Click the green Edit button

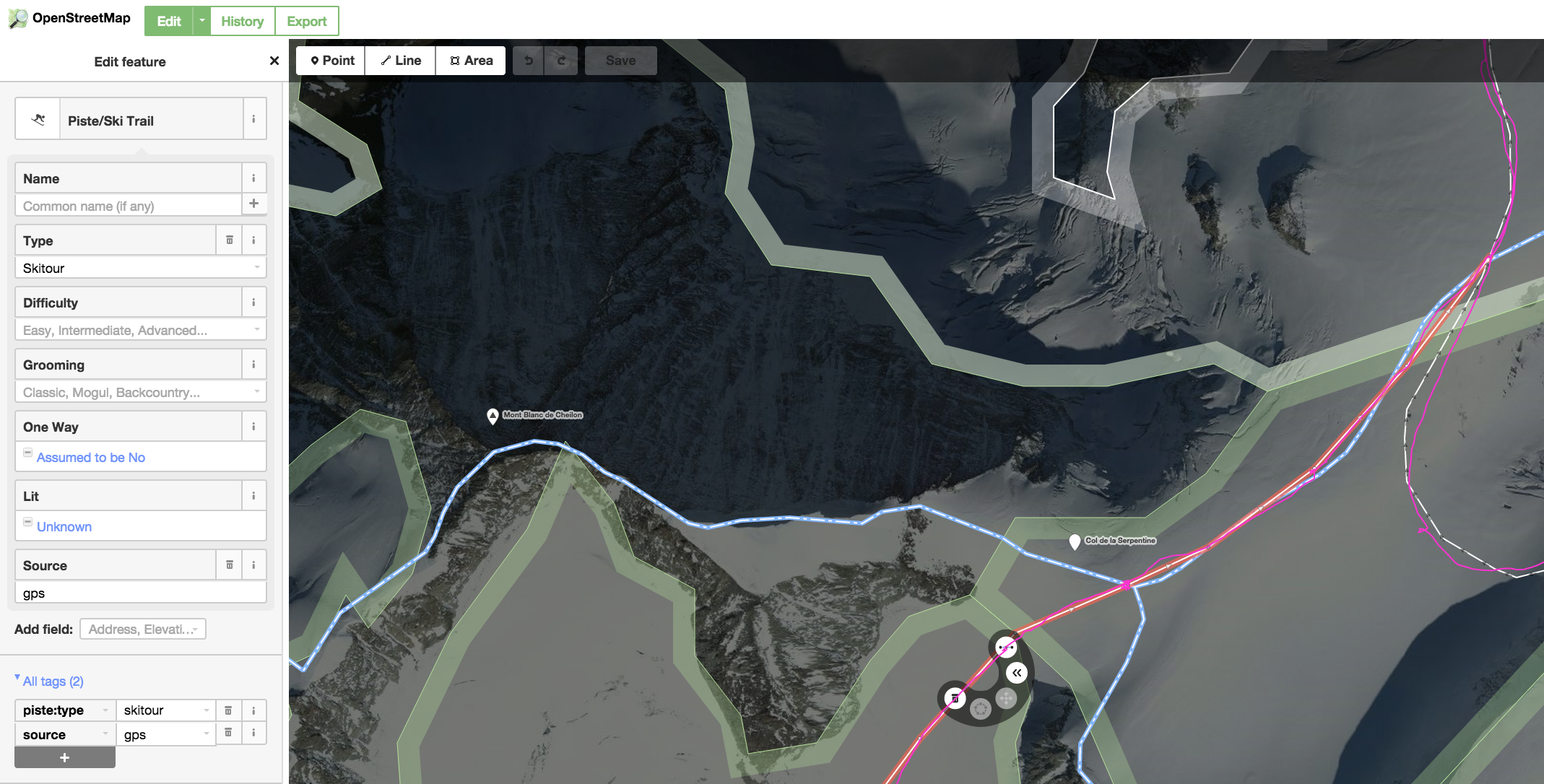point(169,21)
